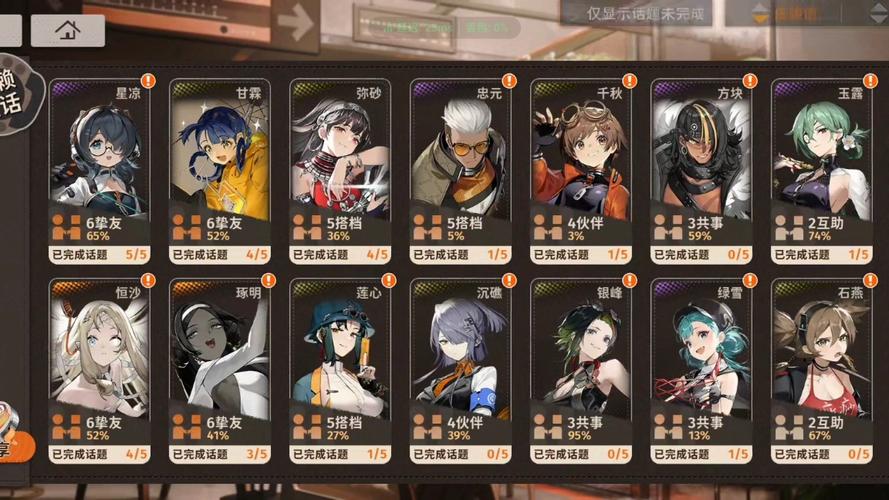Select teal-haired 绿雪's card

coord(701,370)
